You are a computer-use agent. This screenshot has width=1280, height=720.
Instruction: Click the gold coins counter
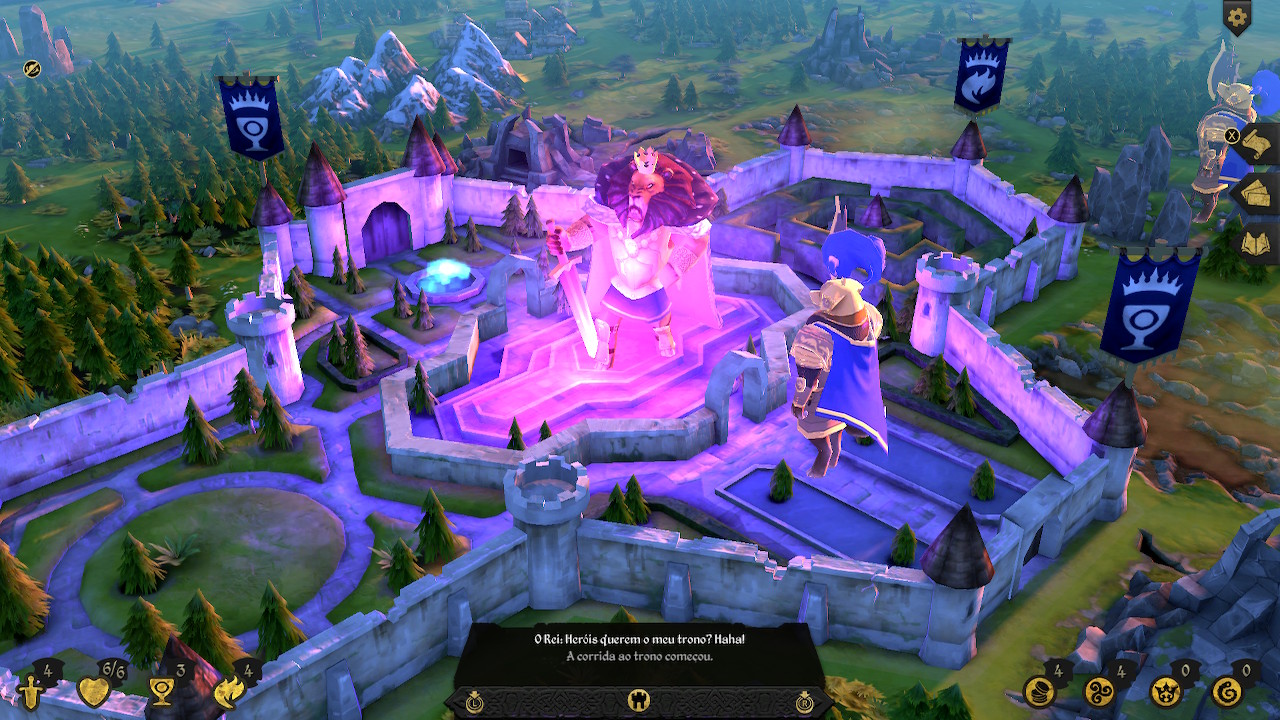(1038, 690)
